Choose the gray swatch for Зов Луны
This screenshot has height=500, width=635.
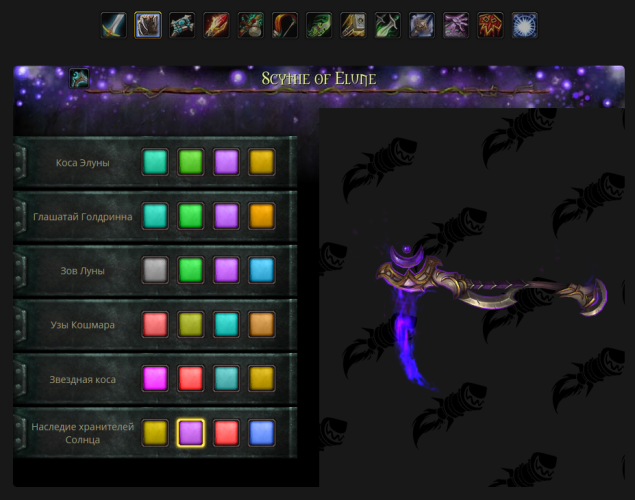coord(155,270)
